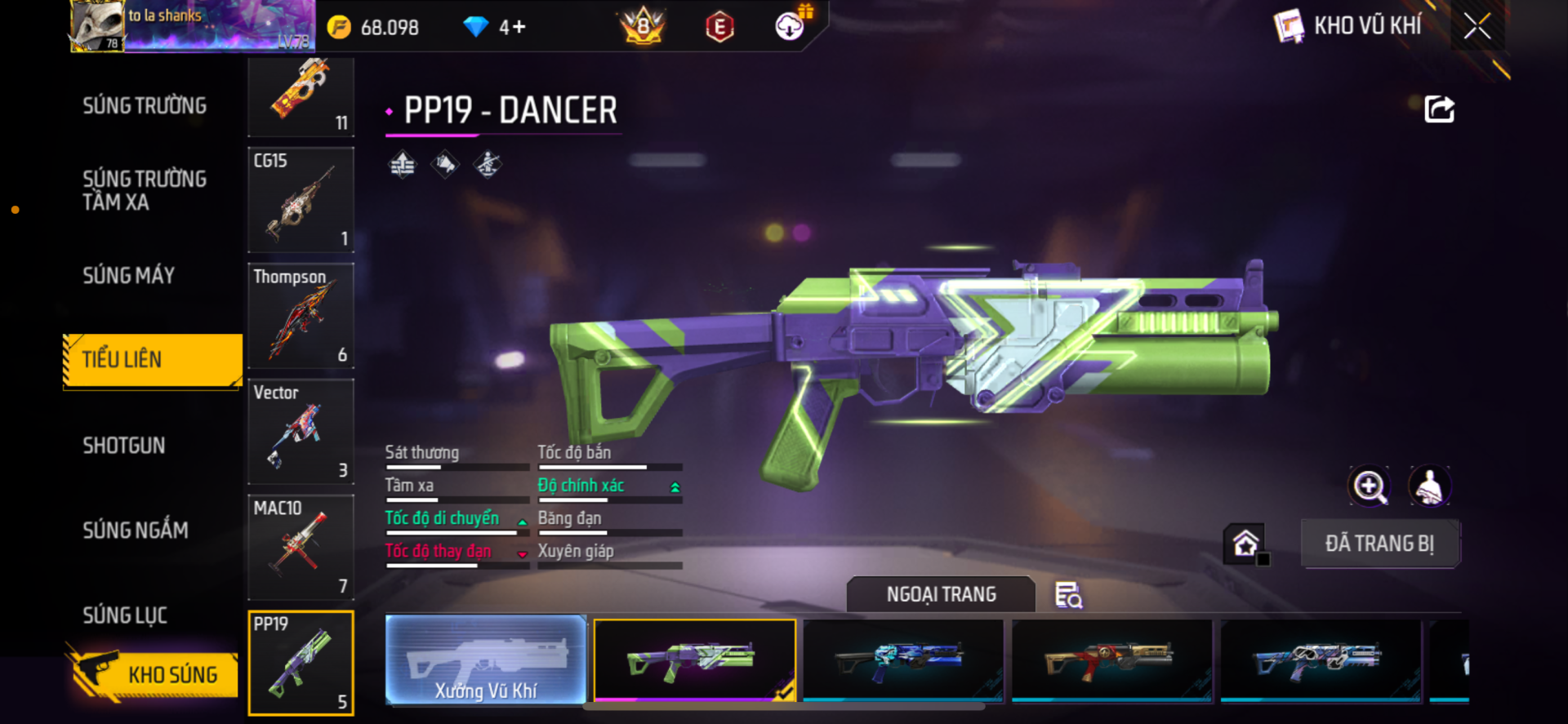Switch to SÚNG TRƯỜNG TẦM XA category
Screen dimensions: 1568x724
click(x=145, y=190)
